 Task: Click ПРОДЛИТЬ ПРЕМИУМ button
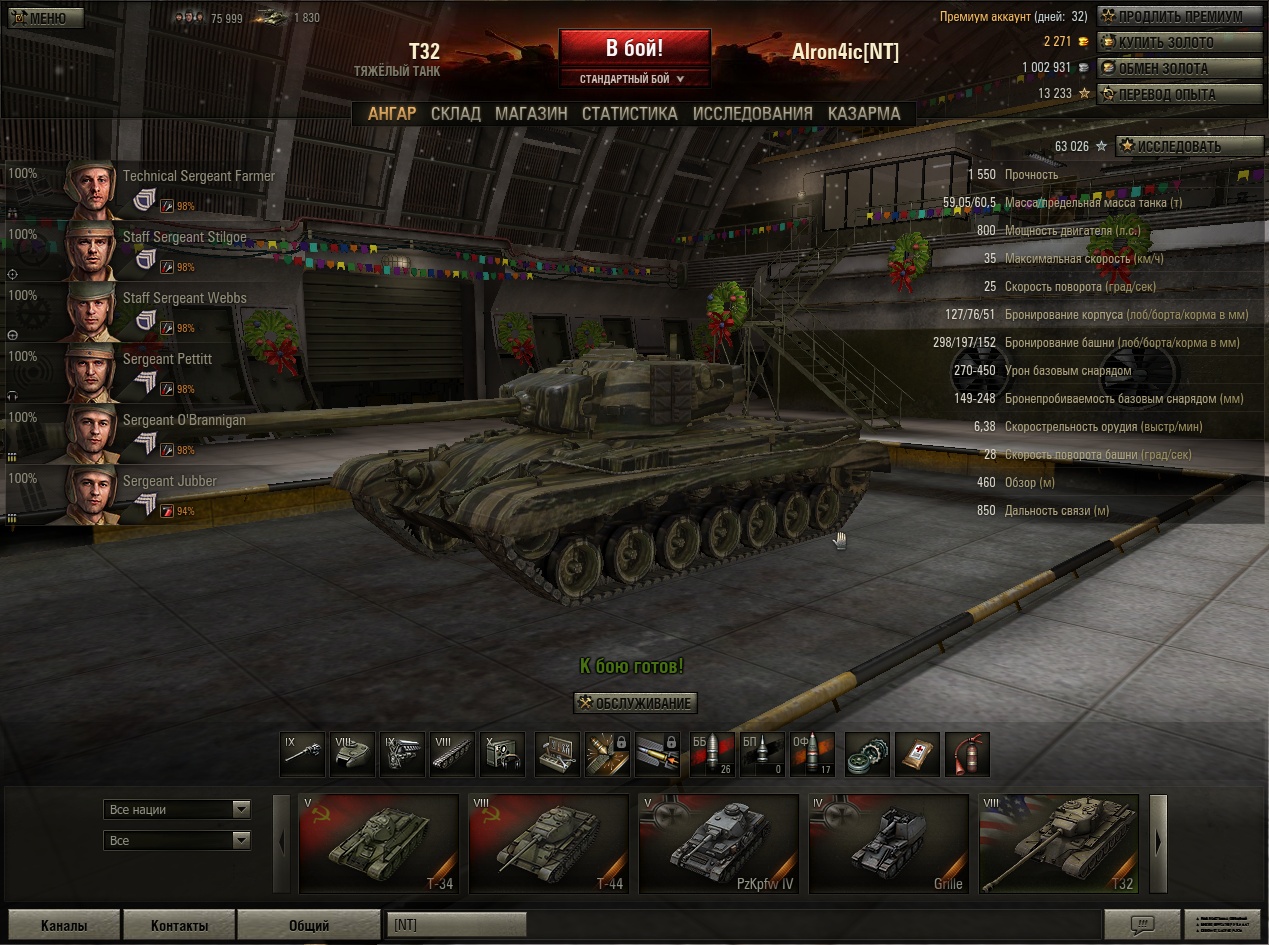(x=1180, y=16)
